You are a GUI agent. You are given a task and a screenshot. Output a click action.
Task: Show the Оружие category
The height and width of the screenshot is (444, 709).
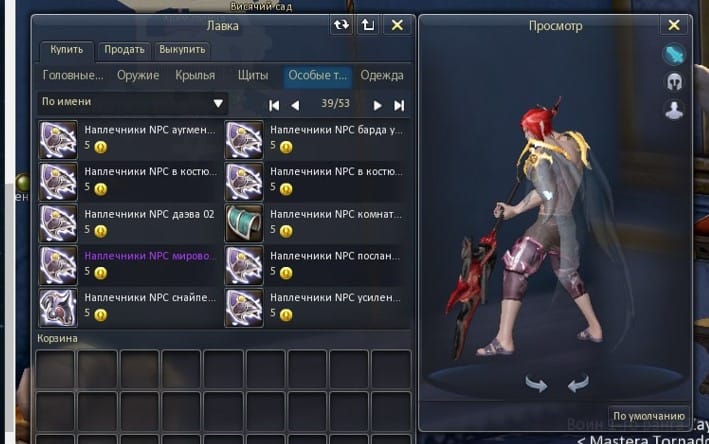point(137,75)
